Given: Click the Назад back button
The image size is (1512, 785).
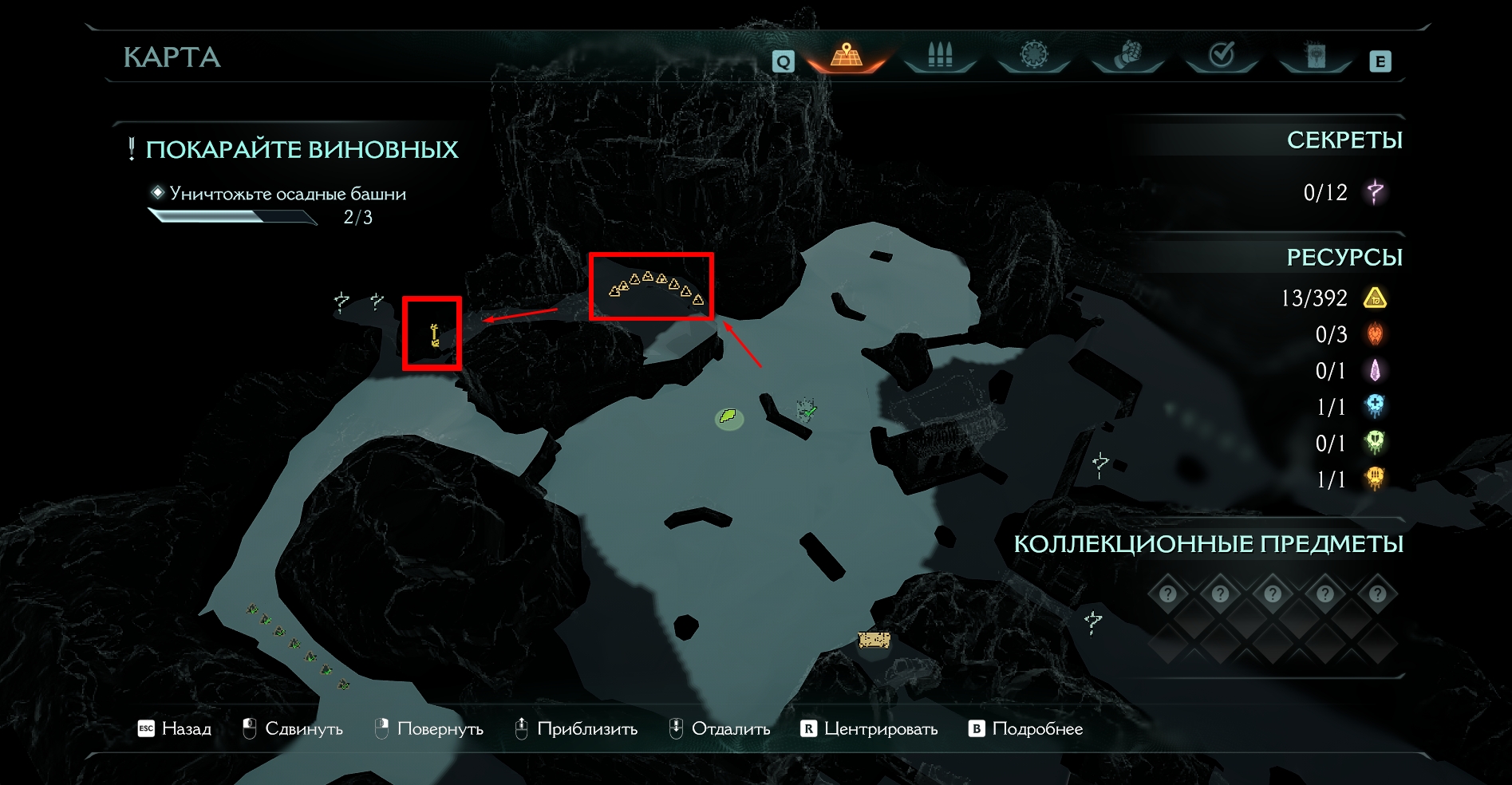Looking at the screenshot, I should [175, 728].
